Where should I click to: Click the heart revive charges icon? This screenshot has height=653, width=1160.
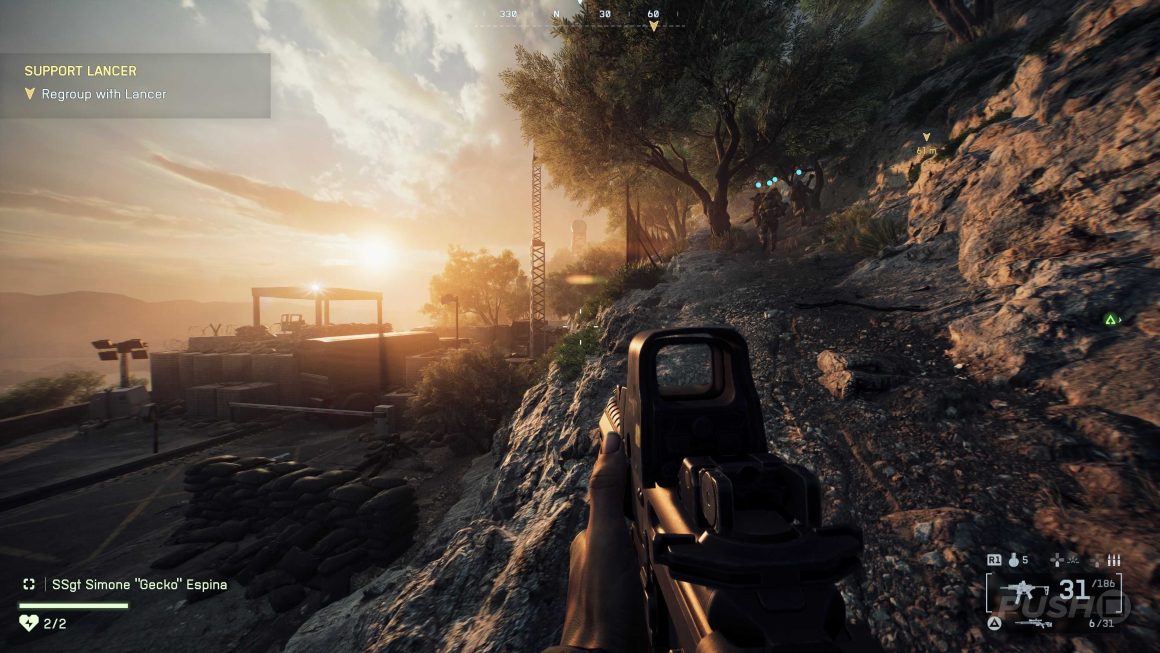point(28,623)
